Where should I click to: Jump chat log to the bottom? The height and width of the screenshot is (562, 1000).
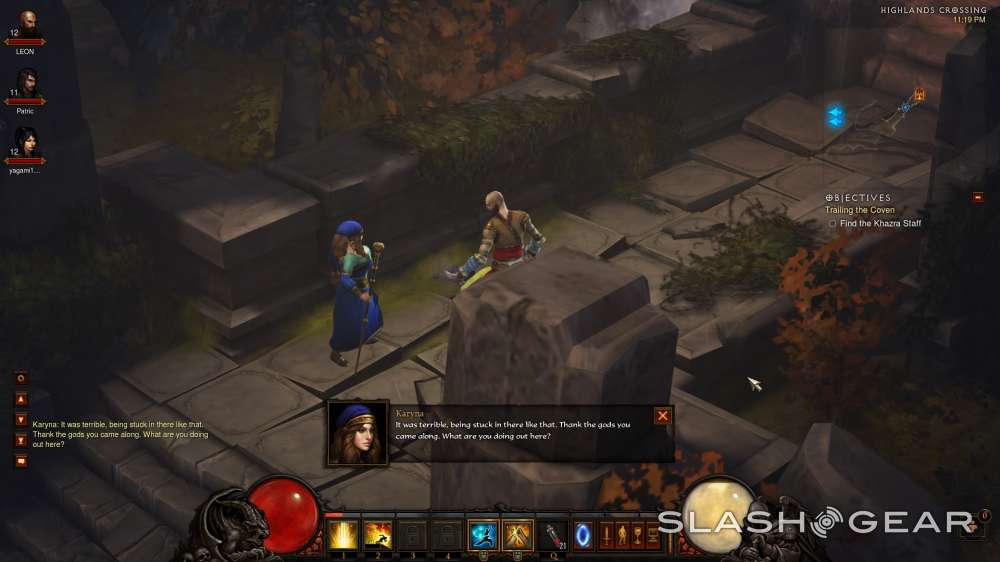pyautogui.click(x=21, y=440)
